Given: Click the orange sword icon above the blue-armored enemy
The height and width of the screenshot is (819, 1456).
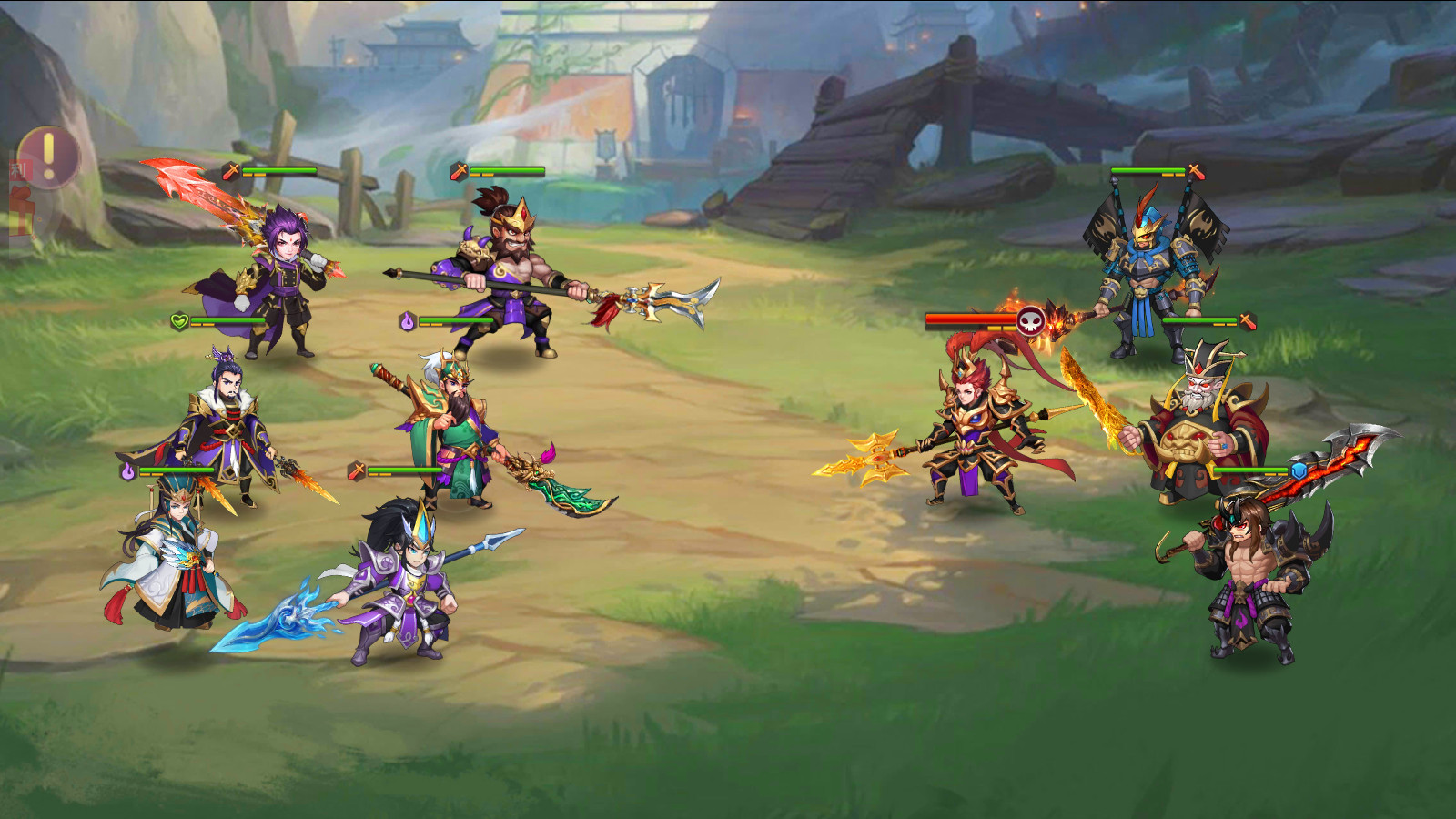Looking at the screenshot, I should point(1194,170).
